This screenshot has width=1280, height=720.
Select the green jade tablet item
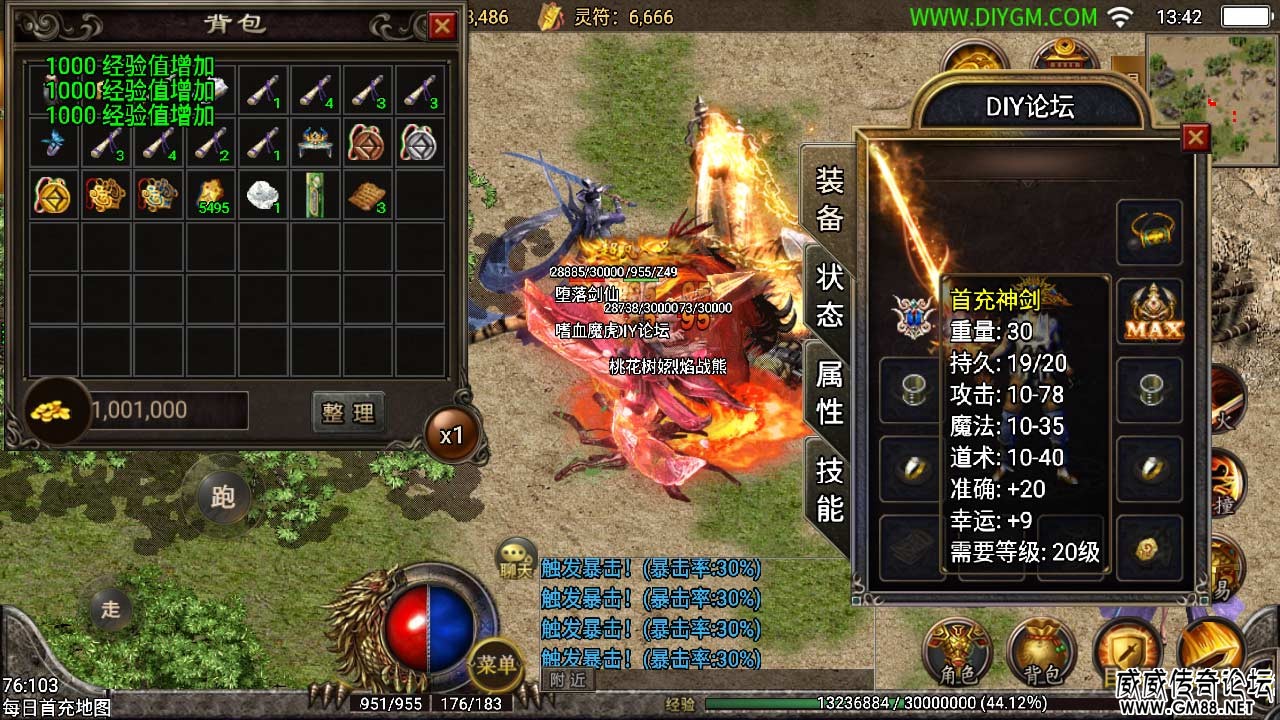[x=316, y=193]
